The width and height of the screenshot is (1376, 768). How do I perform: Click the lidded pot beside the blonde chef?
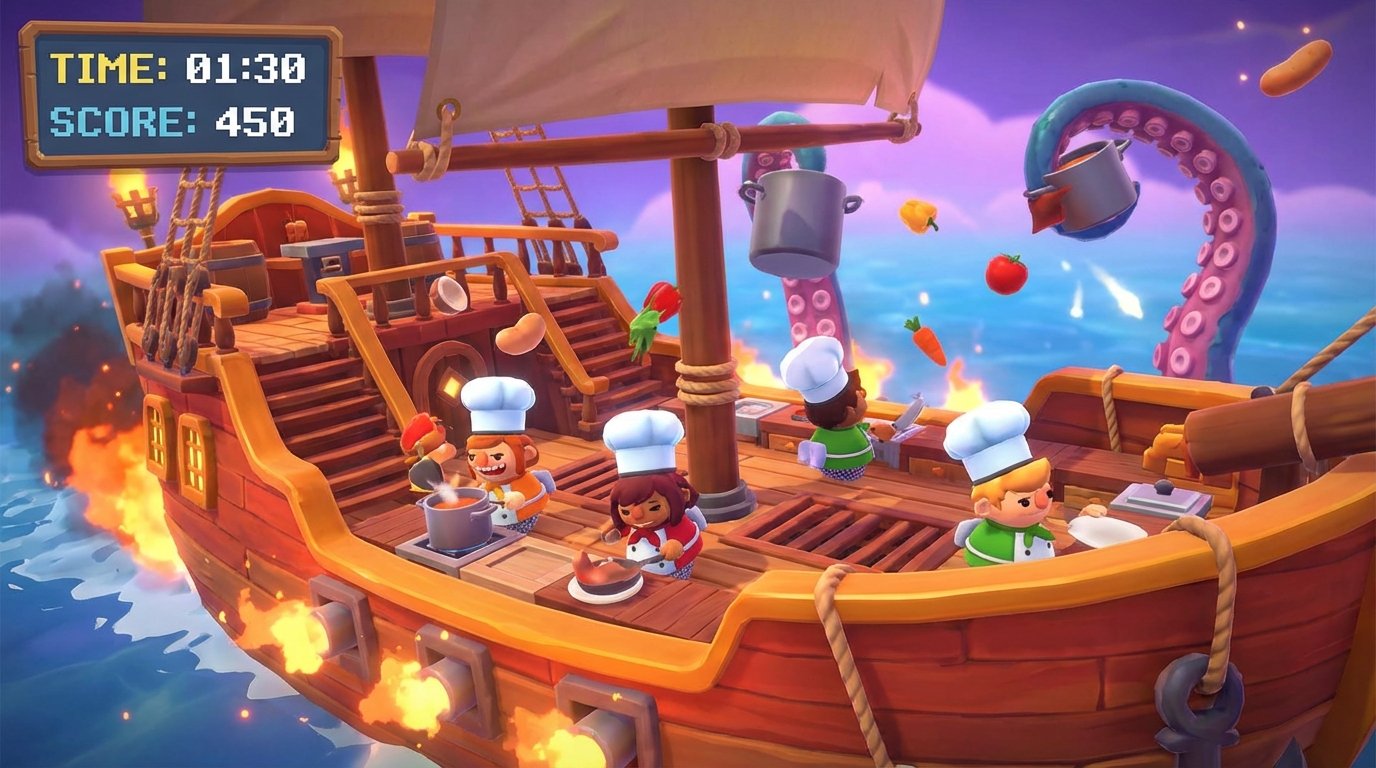1160,495
